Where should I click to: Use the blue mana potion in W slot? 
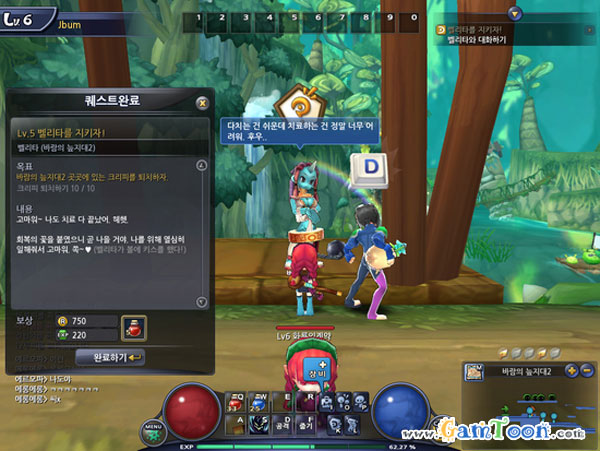pos(258,401)
